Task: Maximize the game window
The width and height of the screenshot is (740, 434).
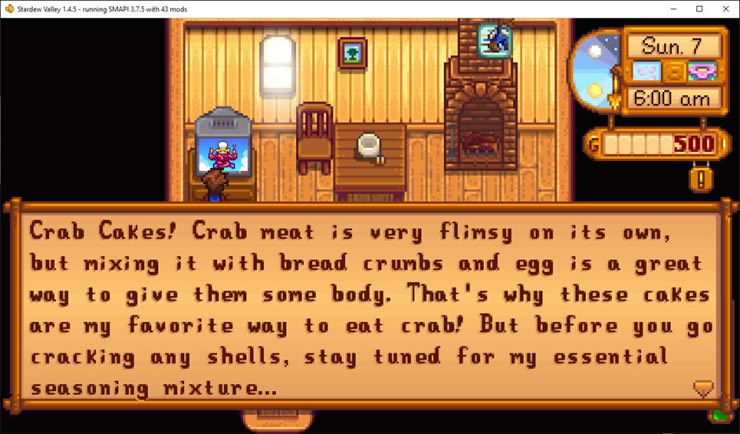Action: click(x=699, y=9)
